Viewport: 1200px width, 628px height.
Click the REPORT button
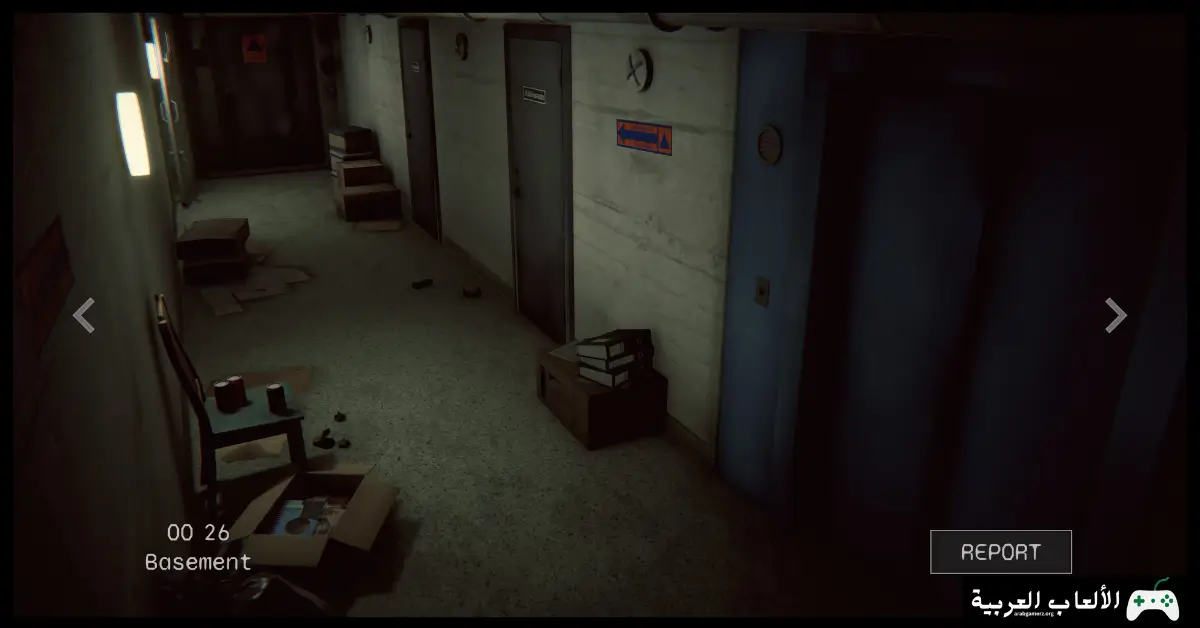point(1000,552)
